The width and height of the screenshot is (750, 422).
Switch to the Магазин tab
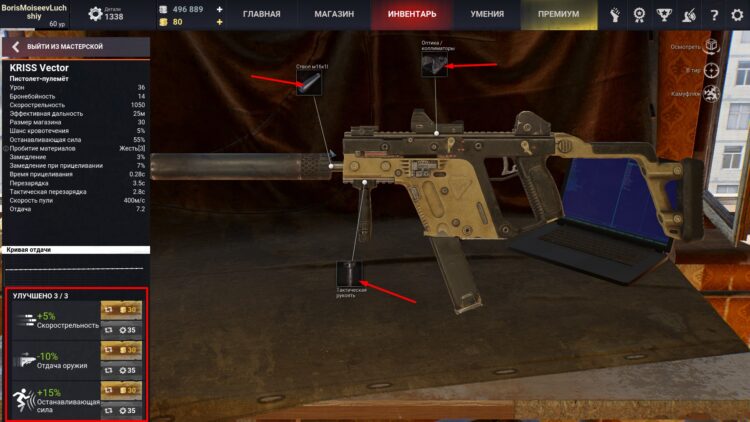(334, 15)
